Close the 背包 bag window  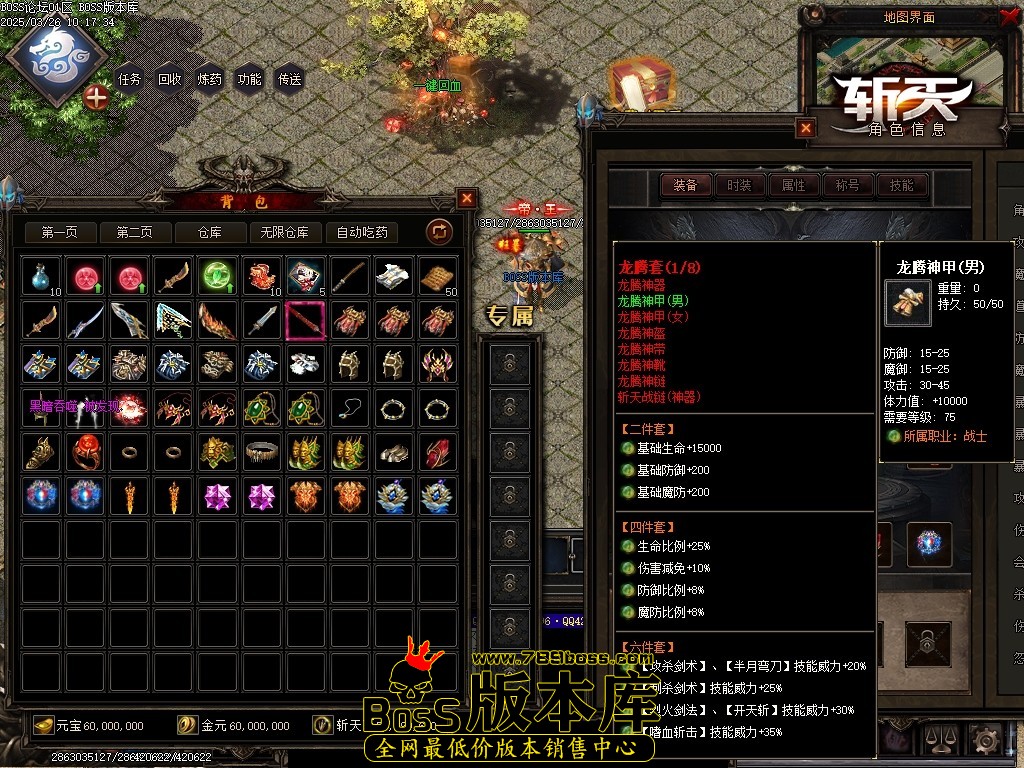[467, 198]
